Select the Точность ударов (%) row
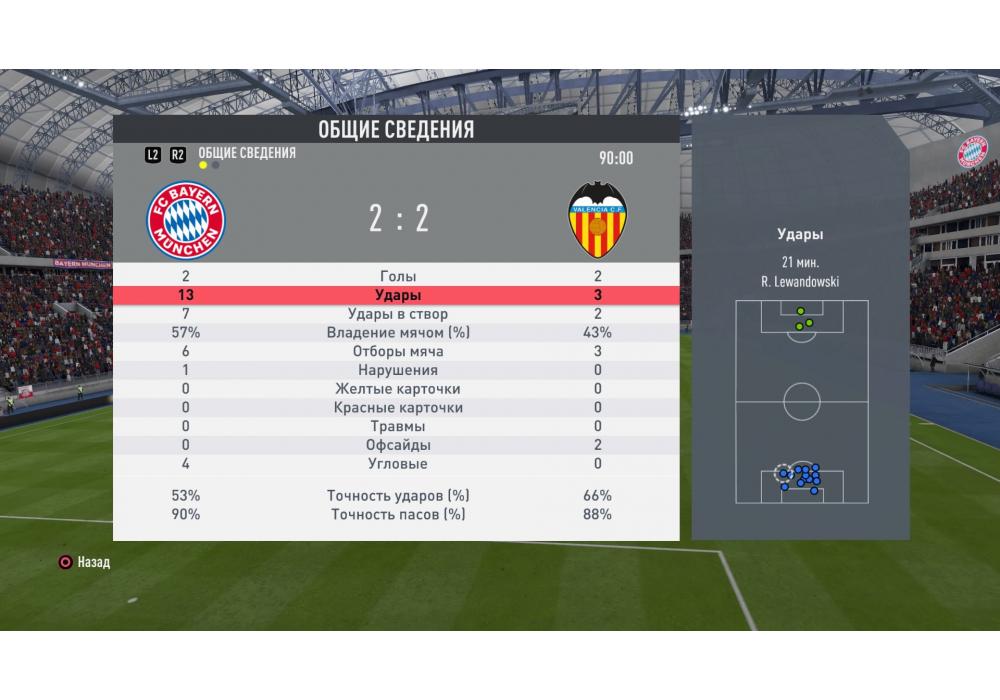Viewport: 1000px width, 700px height. tap(398, 496)
